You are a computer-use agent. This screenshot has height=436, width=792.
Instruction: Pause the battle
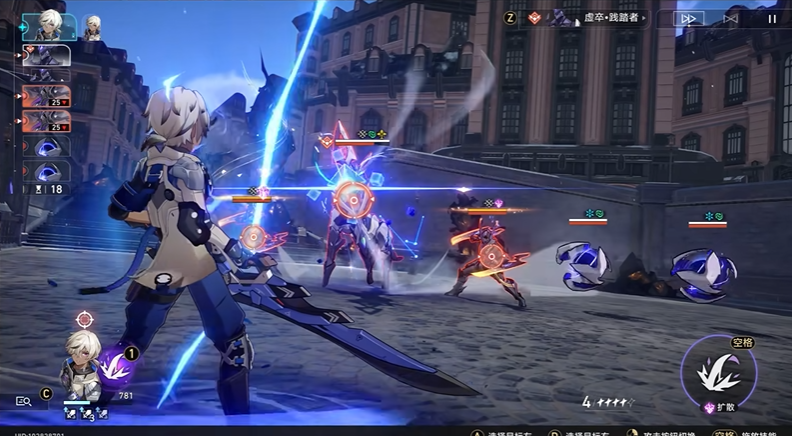click(772, 18)
